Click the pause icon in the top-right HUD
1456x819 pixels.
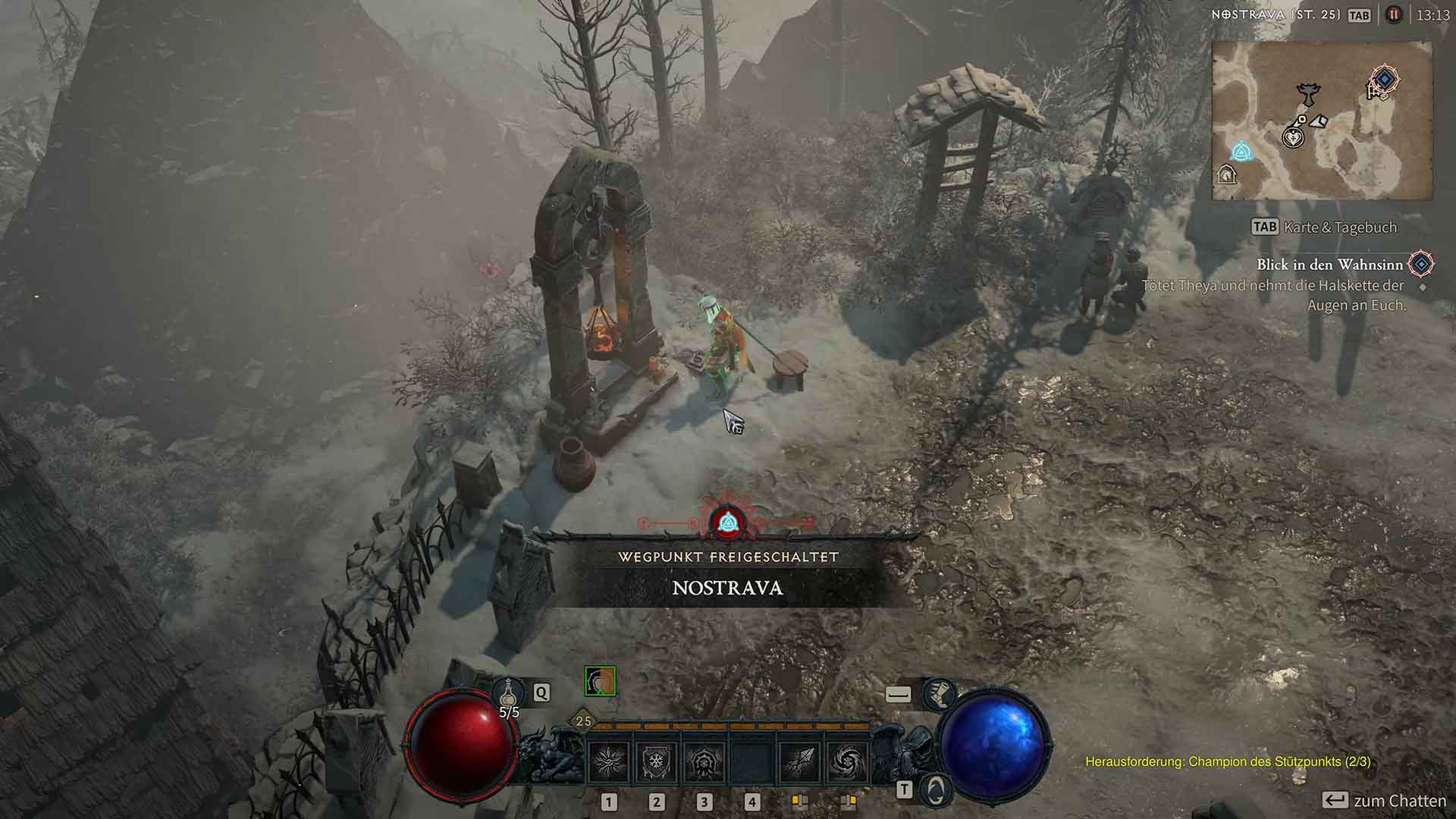click(1393, 14)
